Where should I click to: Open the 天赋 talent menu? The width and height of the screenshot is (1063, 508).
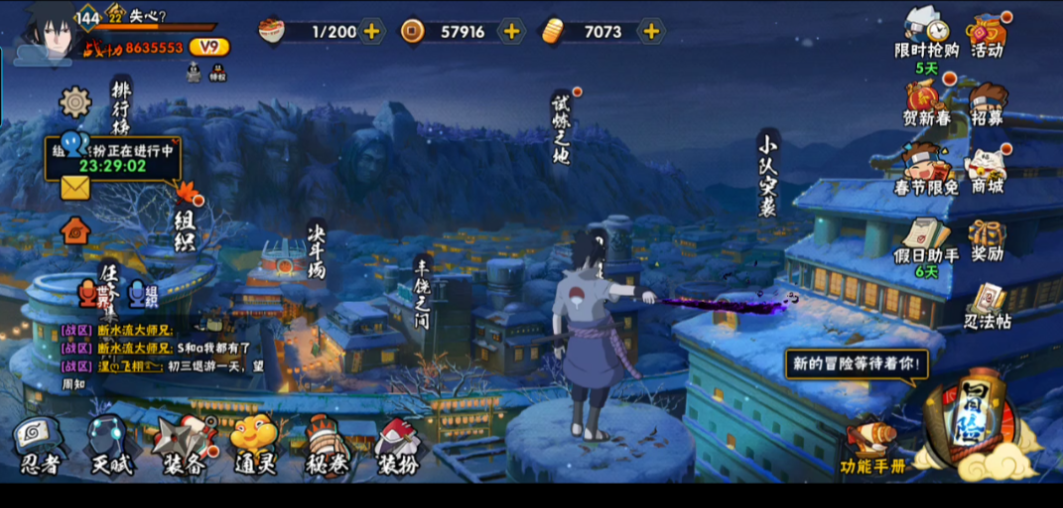(111, 445)
